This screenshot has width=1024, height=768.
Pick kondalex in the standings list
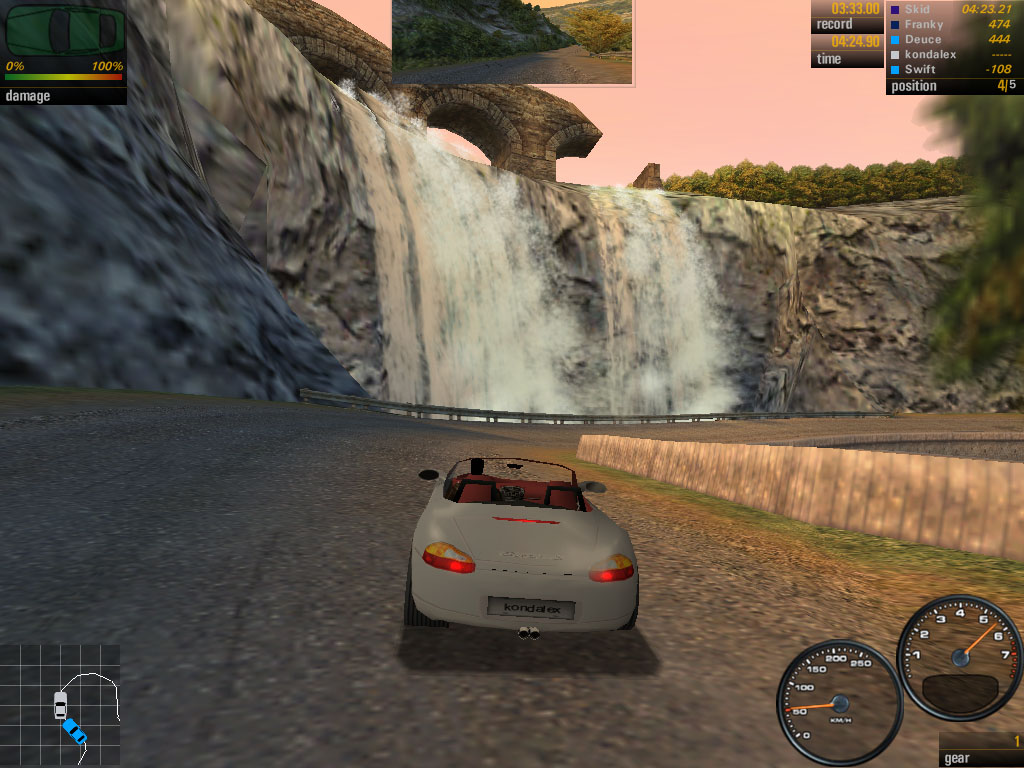(x=930, y=55)
